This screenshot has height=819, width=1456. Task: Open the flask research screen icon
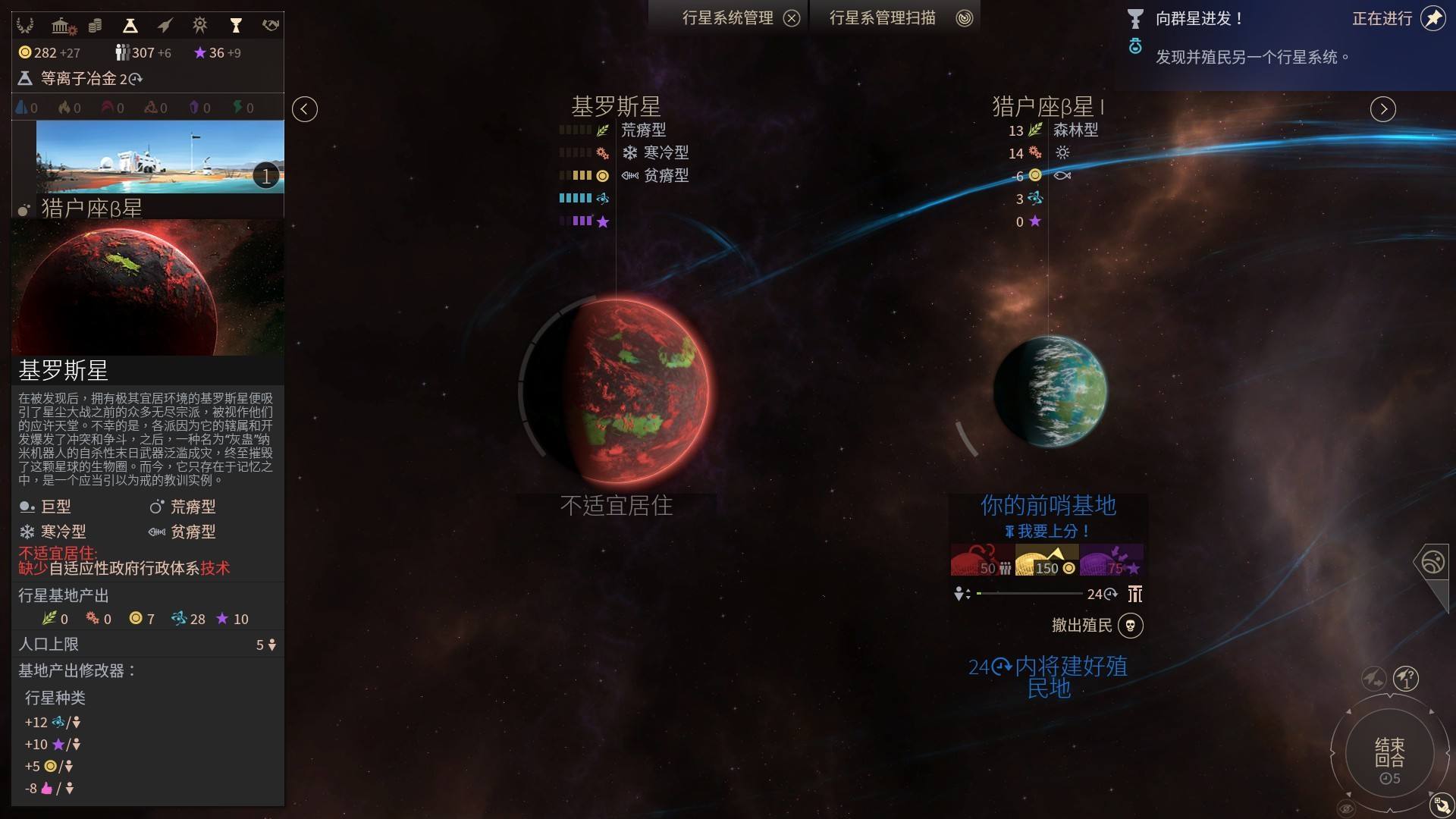coord(130,27)
